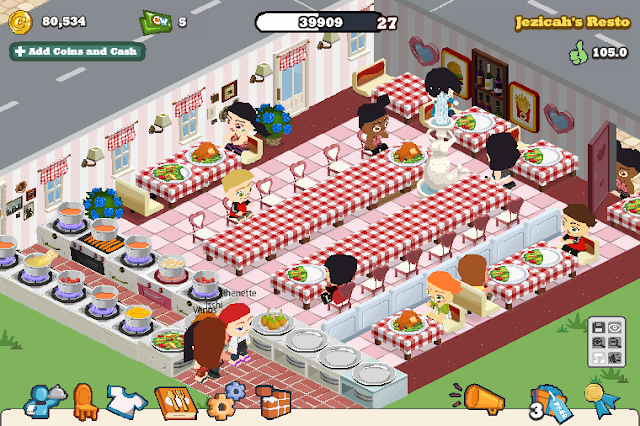The width and height of the screenshot is (640, 426).
Task: Toggle the sound effects speaker button
Action: (614, 358)
